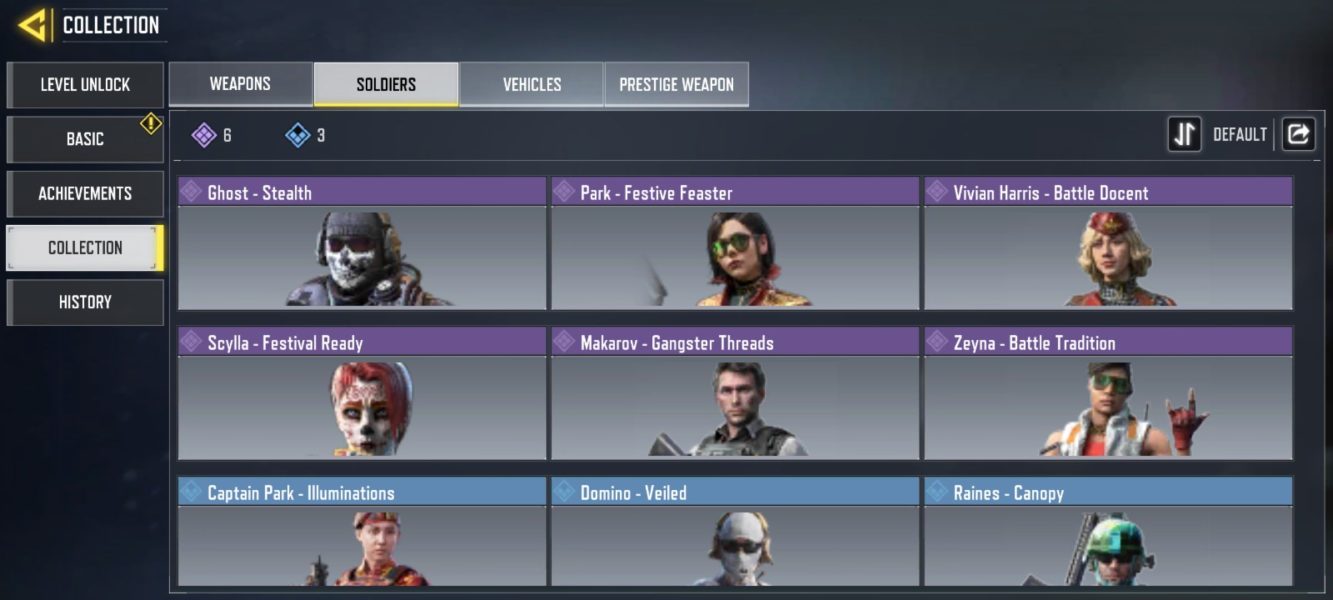Select the Collection menu entry
This screenshot has width=1333, height=600.
pyautogui.click(x=85, y=248)
